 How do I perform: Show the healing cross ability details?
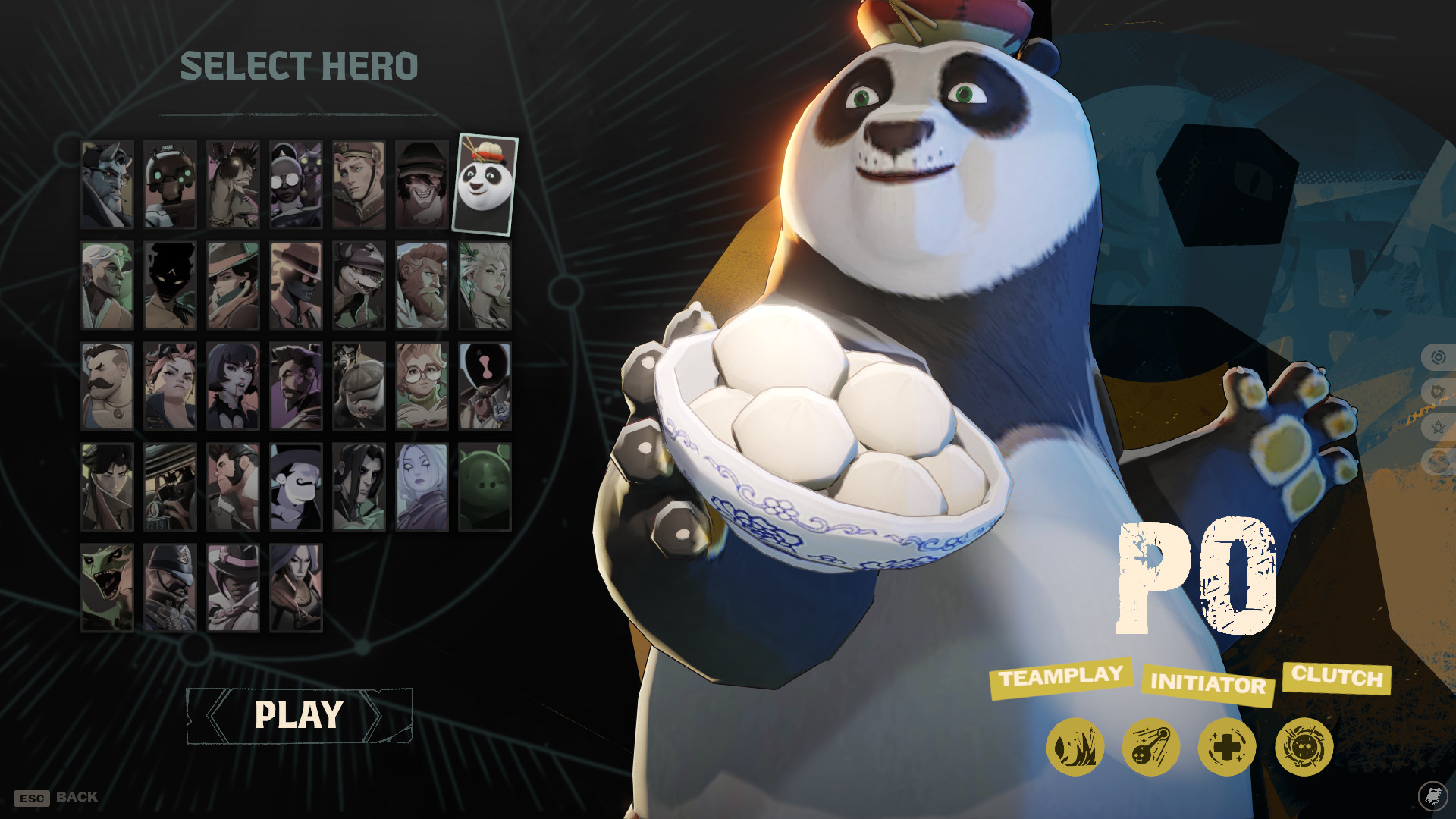click(1227, 747)
